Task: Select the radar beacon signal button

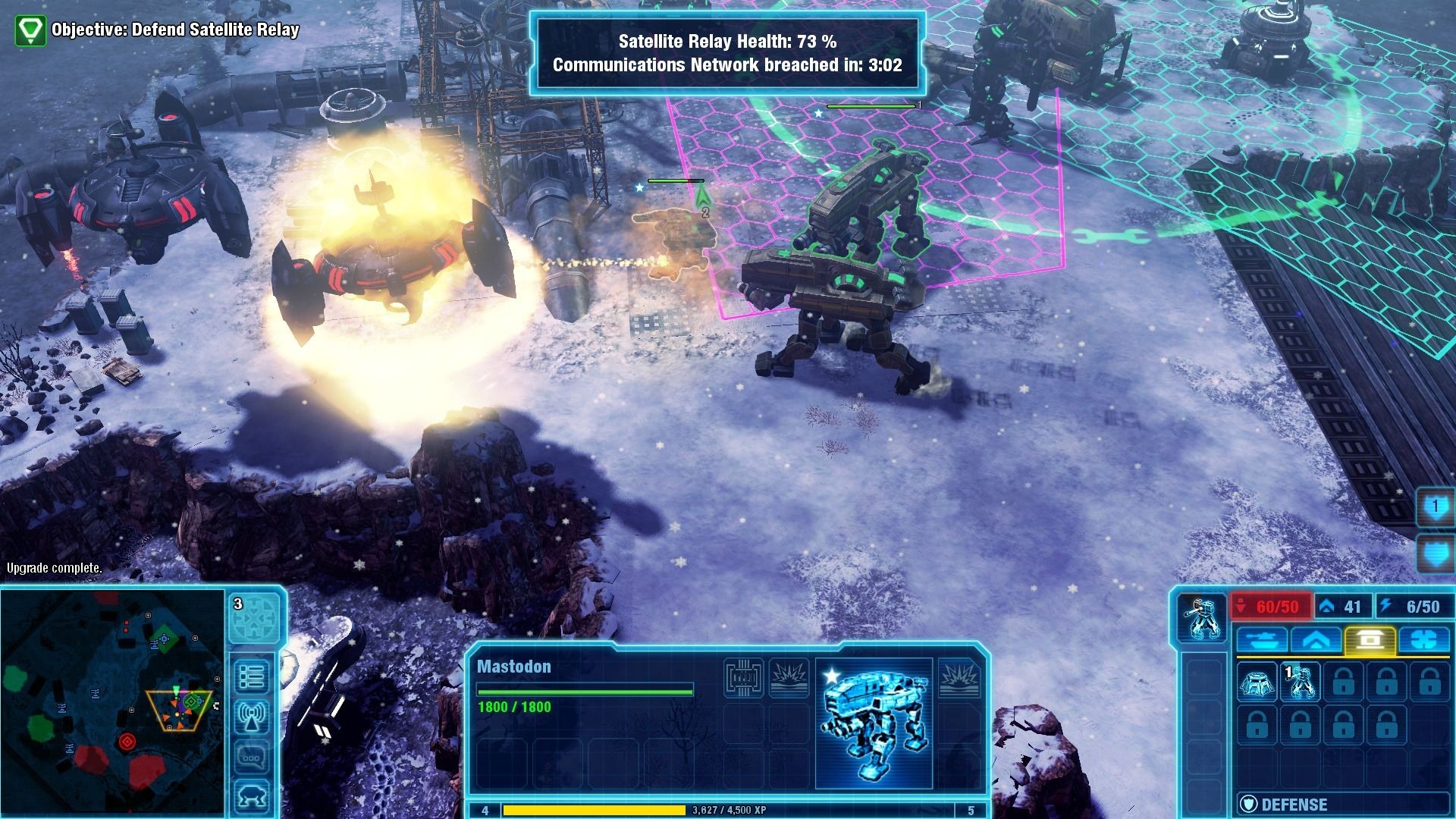Action: [252, 716]
